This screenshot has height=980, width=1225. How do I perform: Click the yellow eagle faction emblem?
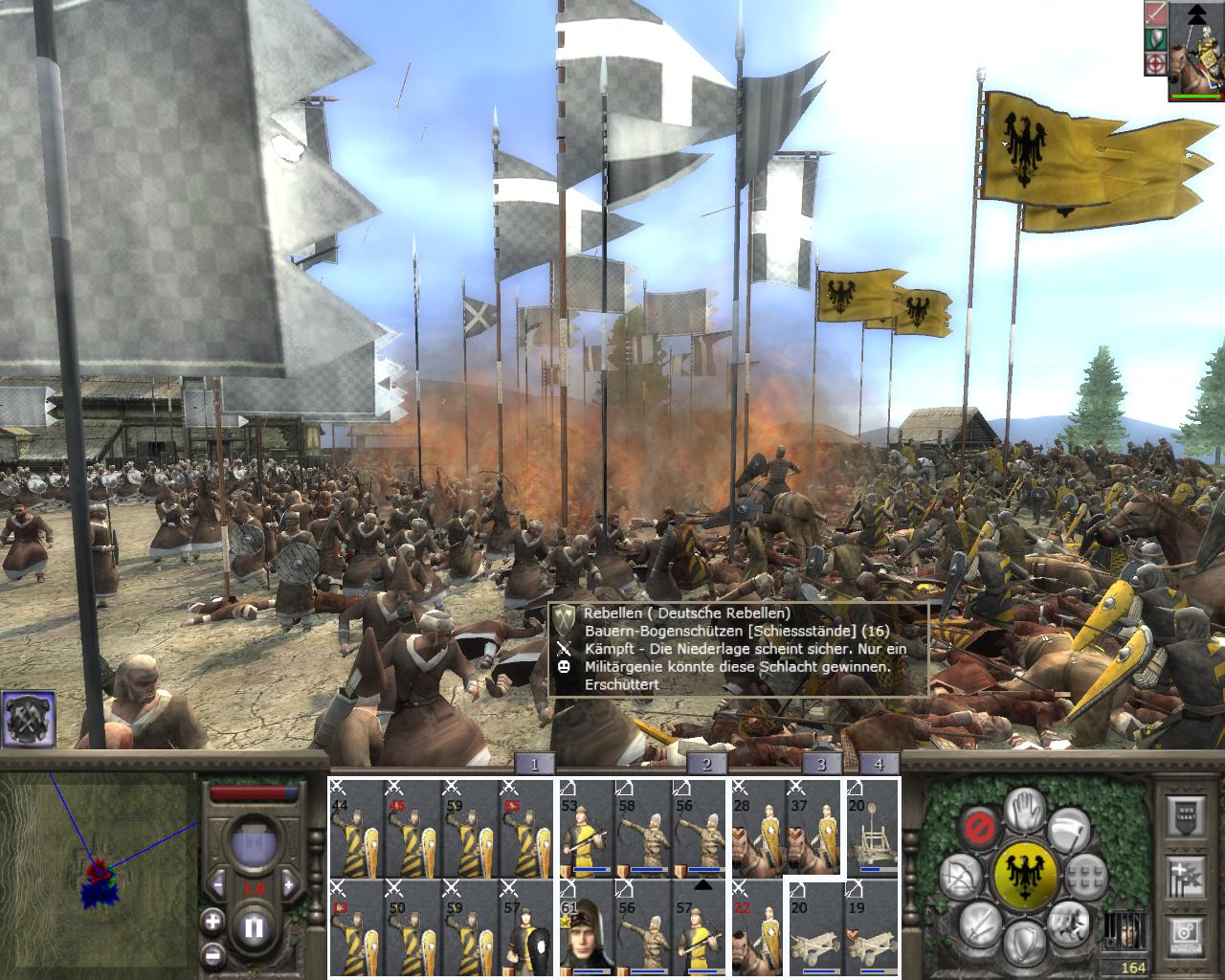pos(1025,875)
